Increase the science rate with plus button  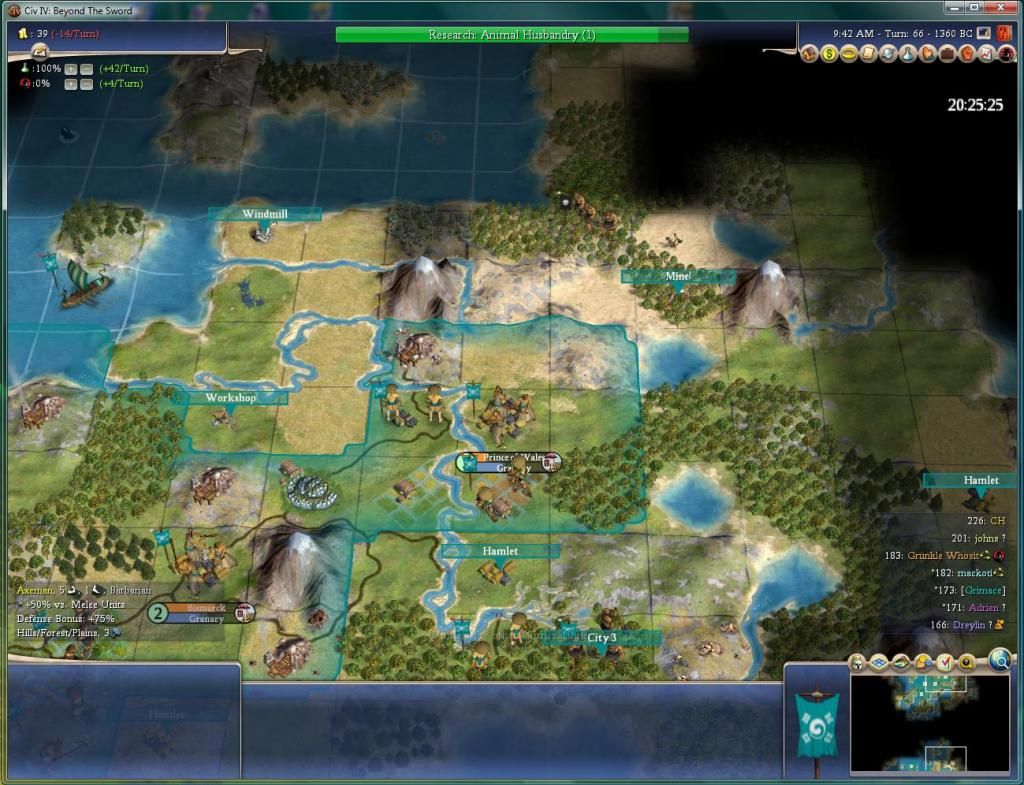point(71,69)
